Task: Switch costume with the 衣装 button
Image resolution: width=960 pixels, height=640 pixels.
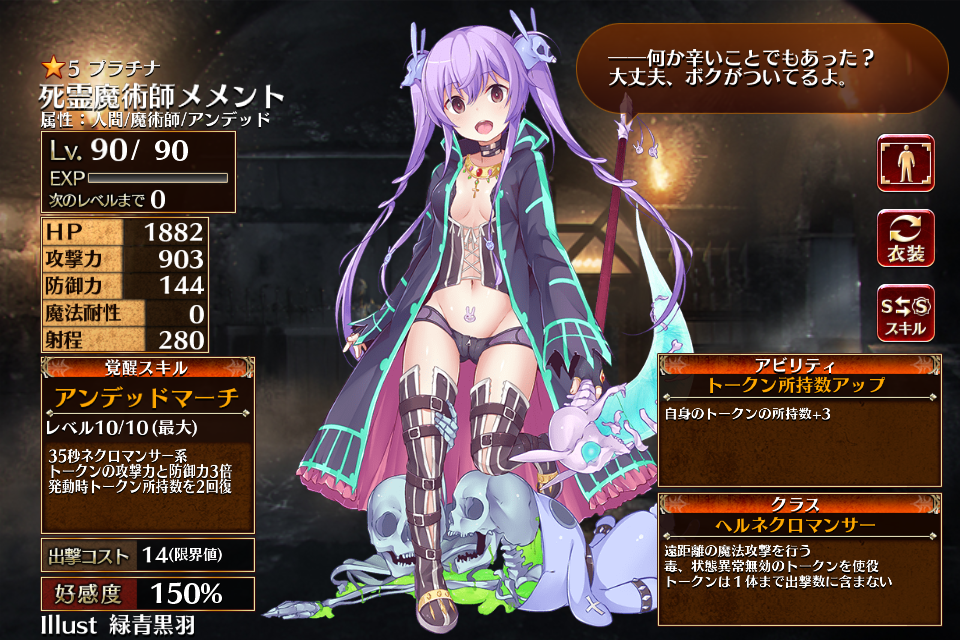Action: [x=905, y=238]
